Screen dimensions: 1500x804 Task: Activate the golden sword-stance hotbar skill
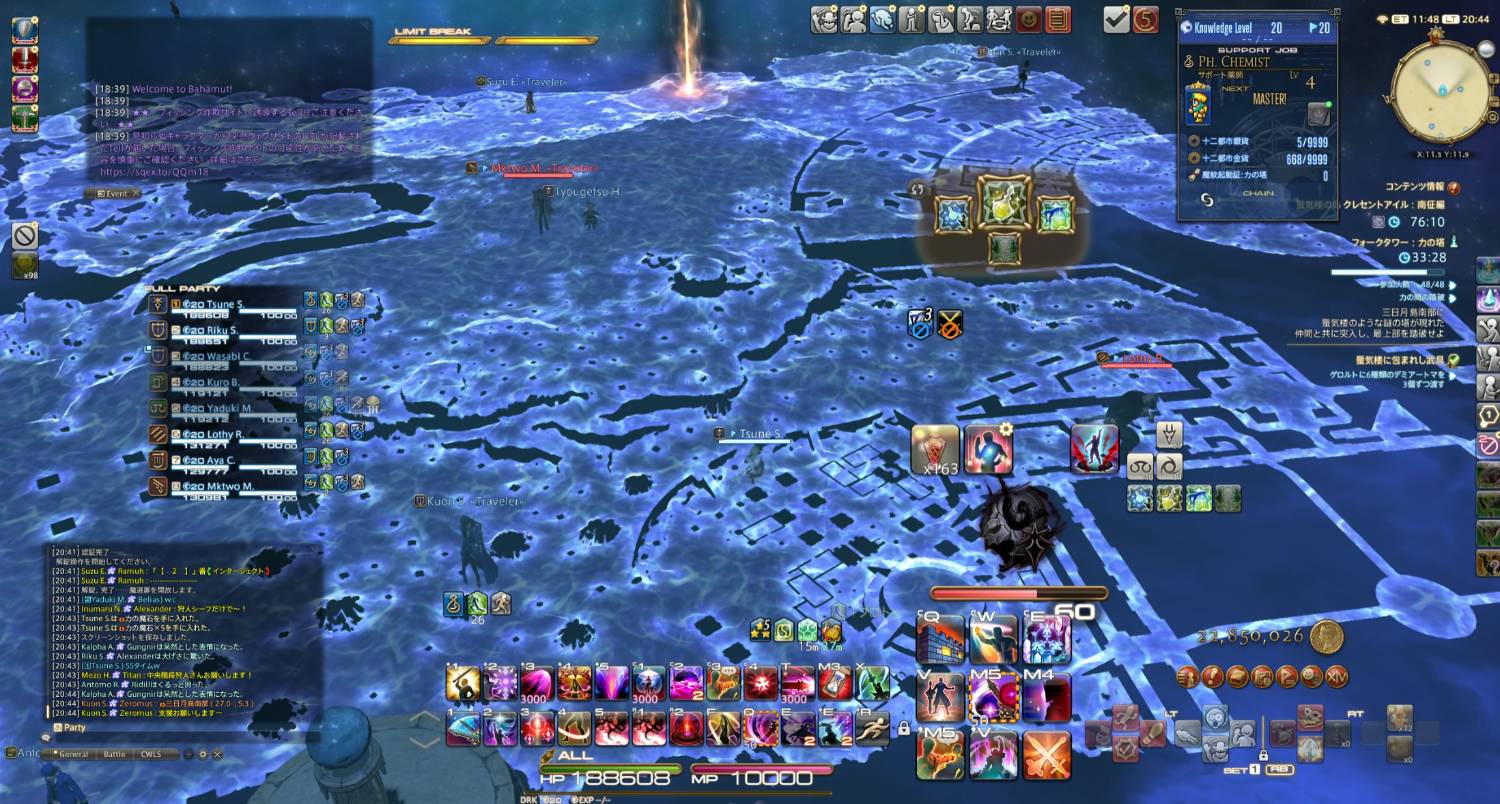(462, 683)
